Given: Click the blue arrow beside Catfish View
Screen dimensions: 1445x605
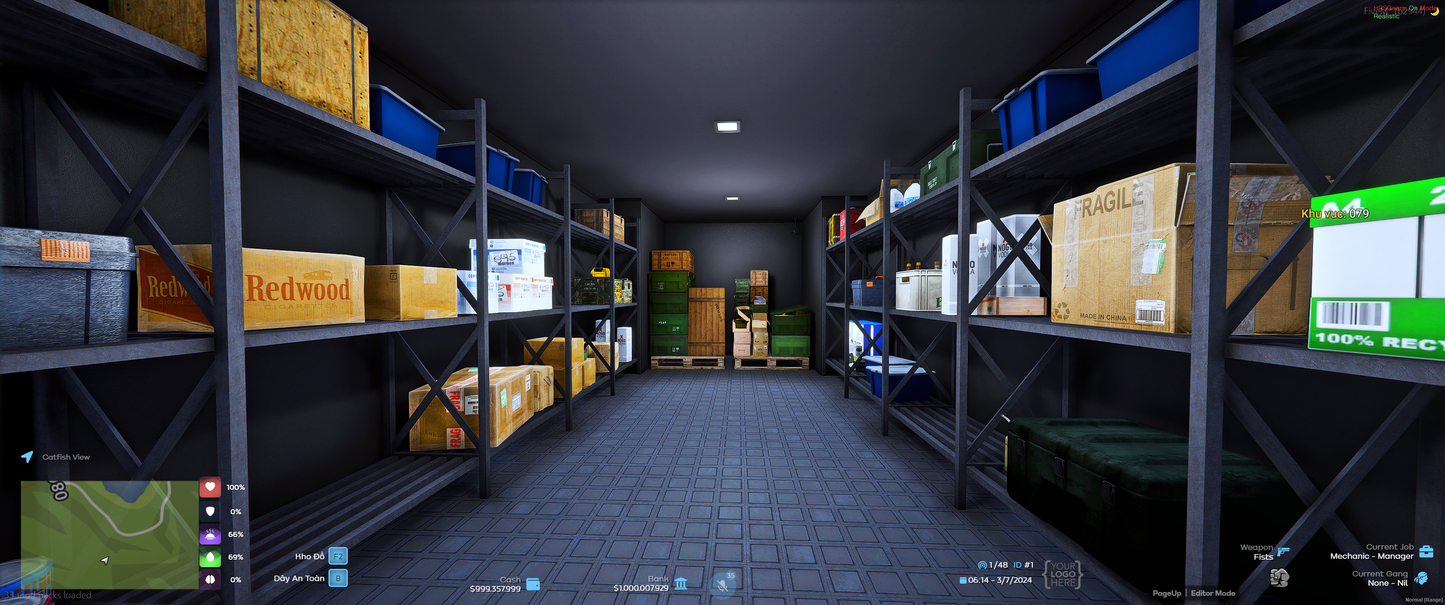Looking at the screenshot, I should point(27,457).
